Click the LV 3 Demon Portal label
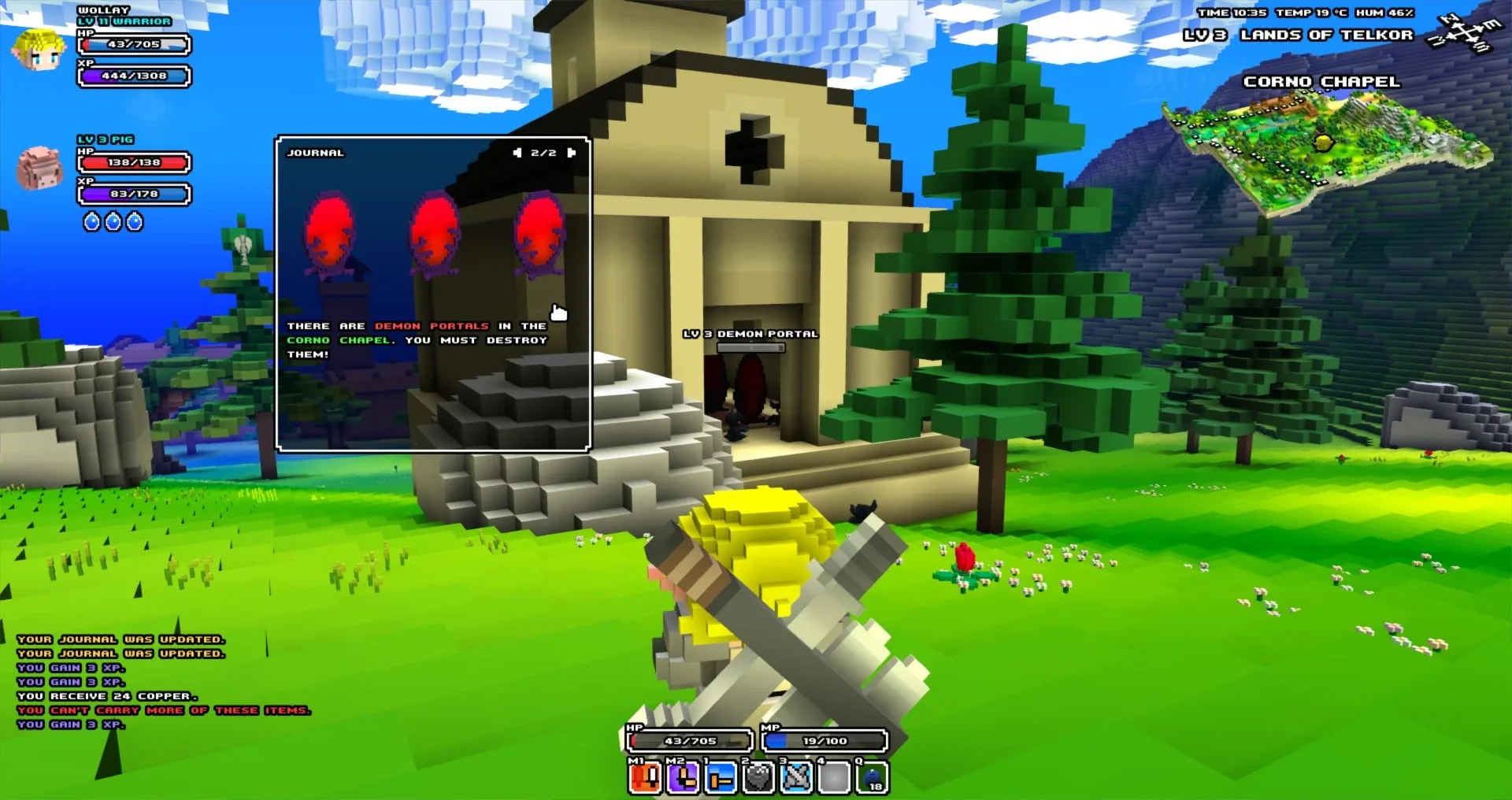 point(750,334)
